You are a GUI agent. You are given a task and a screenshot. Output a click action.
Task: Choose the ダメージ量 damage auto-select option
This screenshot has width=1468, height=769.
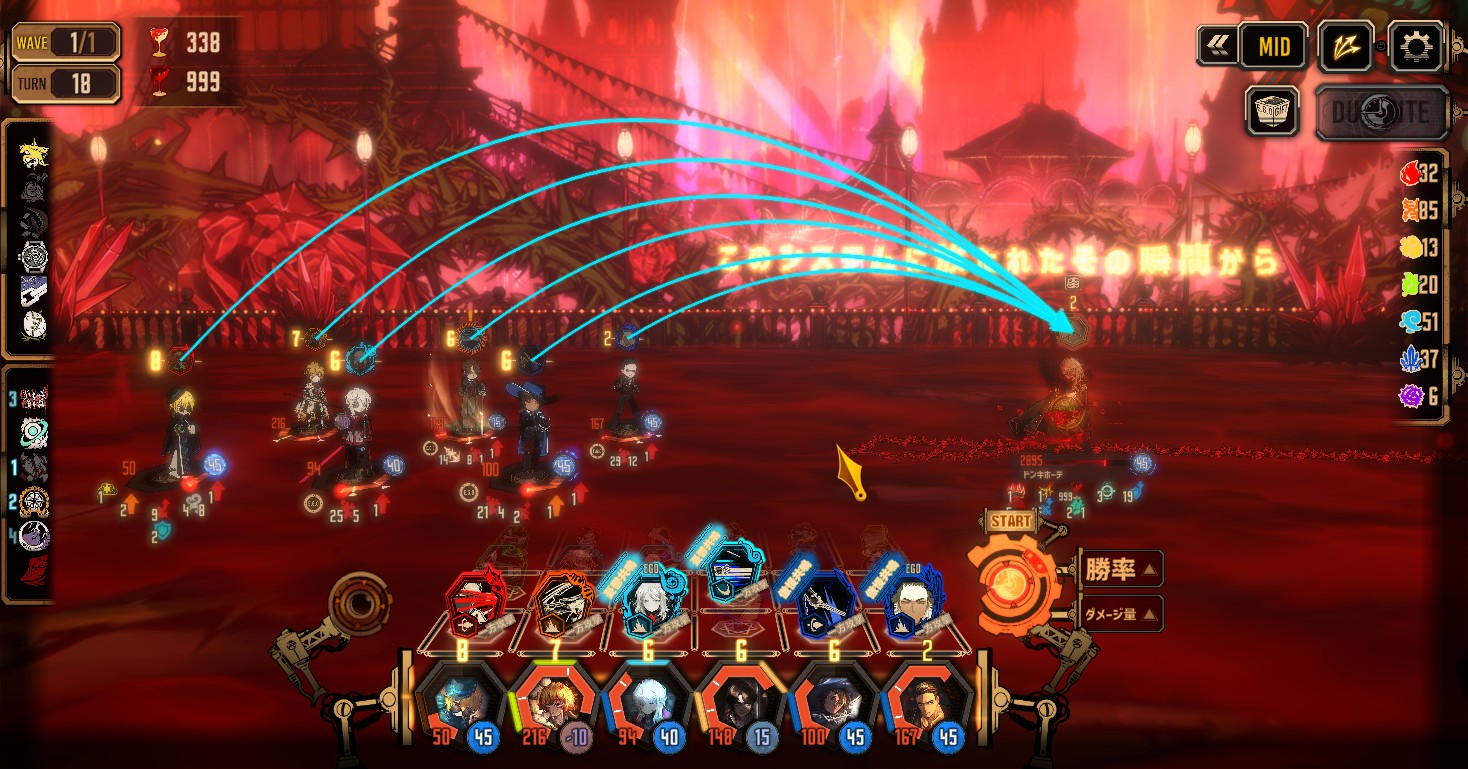click(1120, 614)
